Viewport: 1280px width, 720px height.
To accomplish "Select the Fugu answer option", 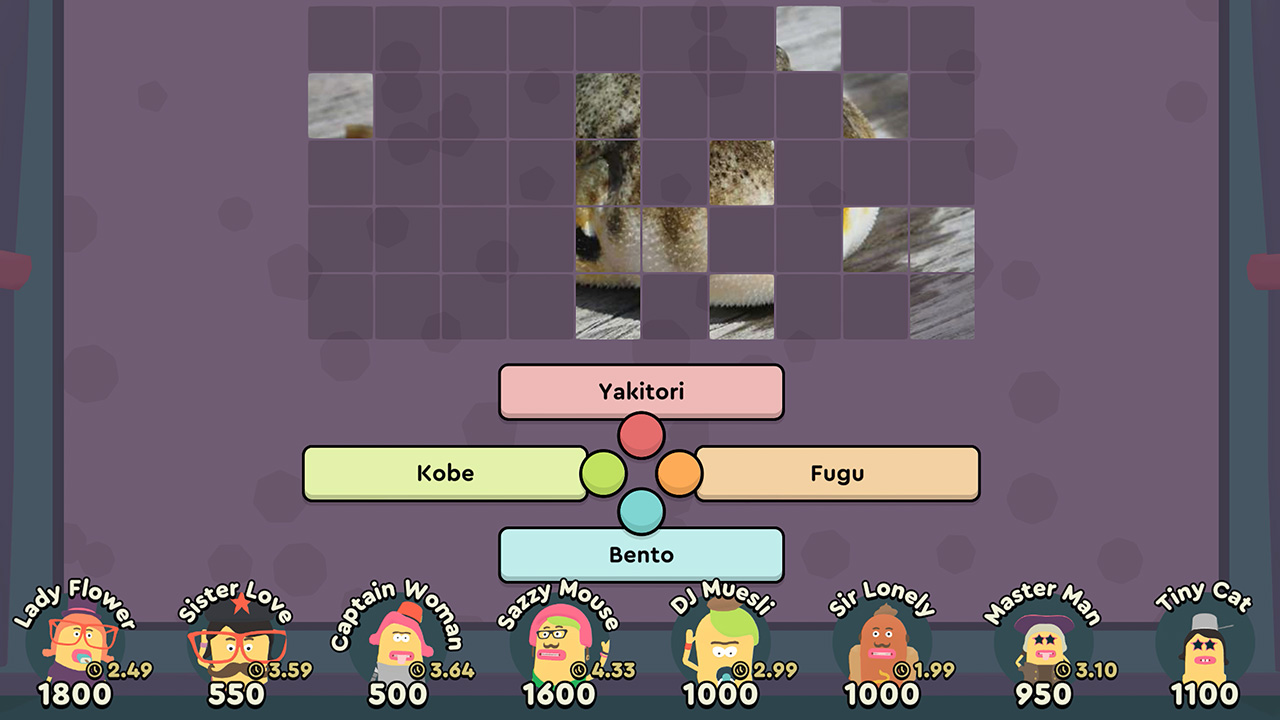I will tap(838, 473).
